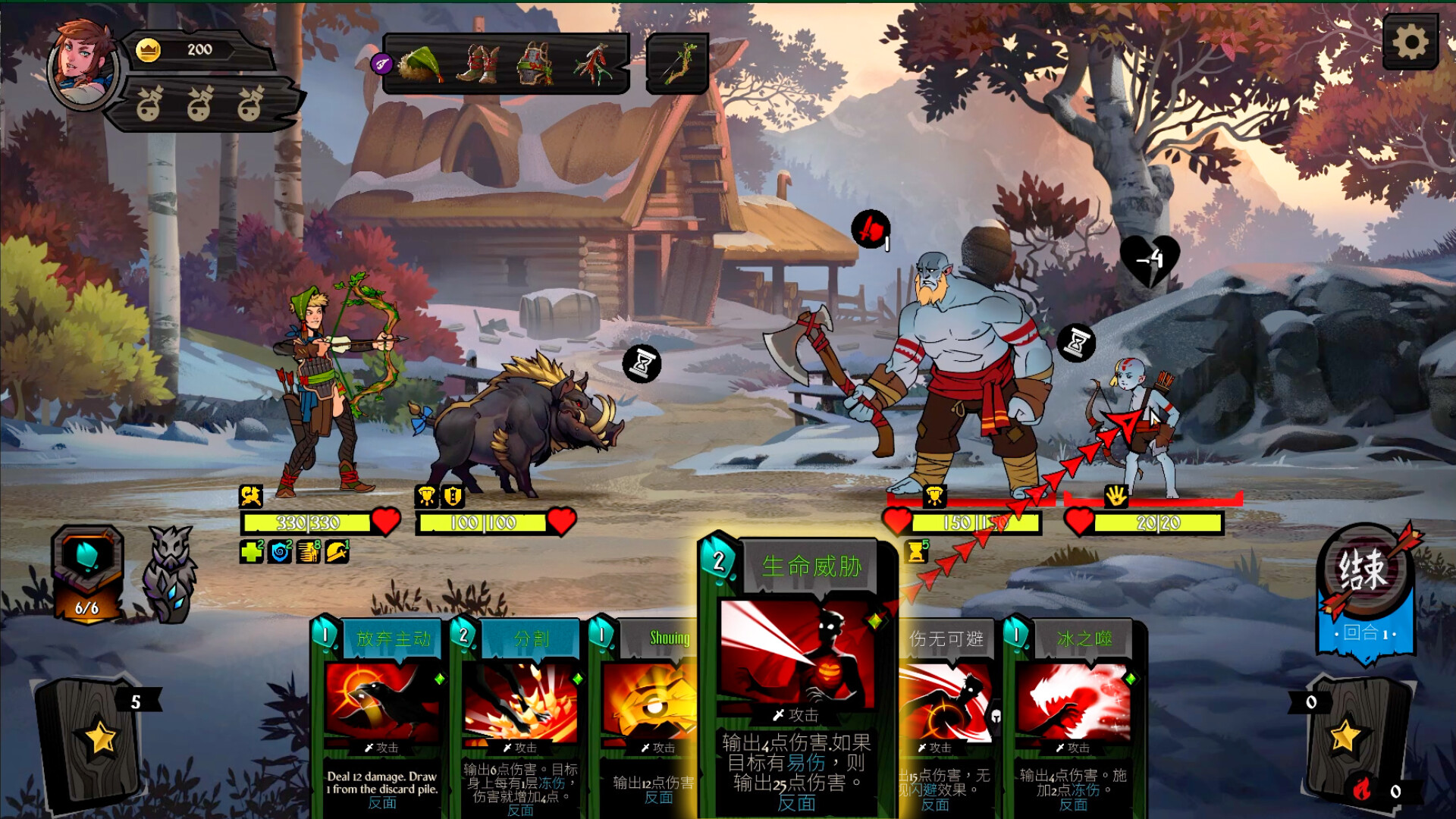Select the 伤无可避 card
The width and height of the screenshot is (1456, 819).
(948, 713)
